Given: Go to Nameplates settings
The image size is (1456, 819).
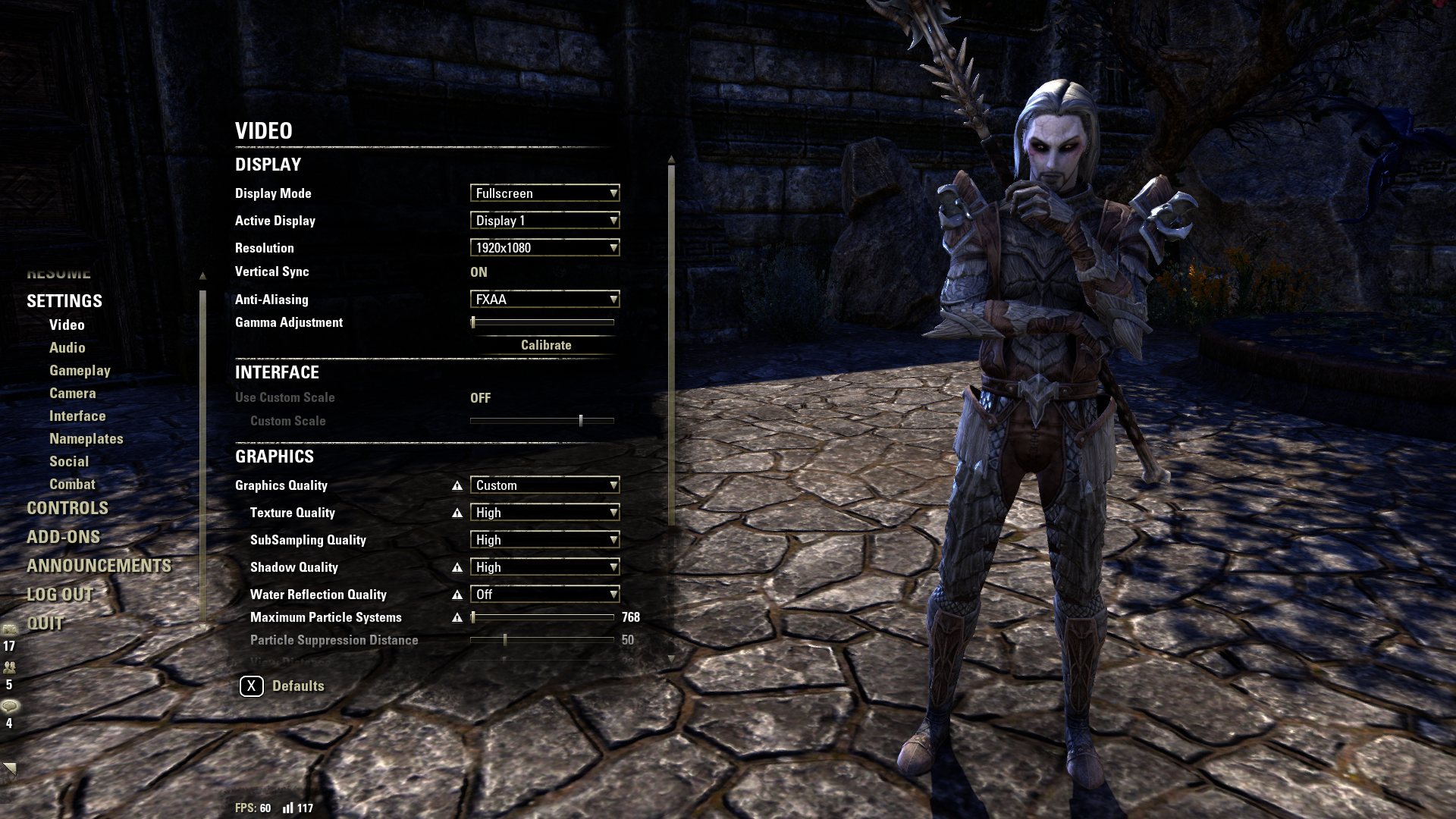Looking at the screenshot, I should (x=86, y=439).
